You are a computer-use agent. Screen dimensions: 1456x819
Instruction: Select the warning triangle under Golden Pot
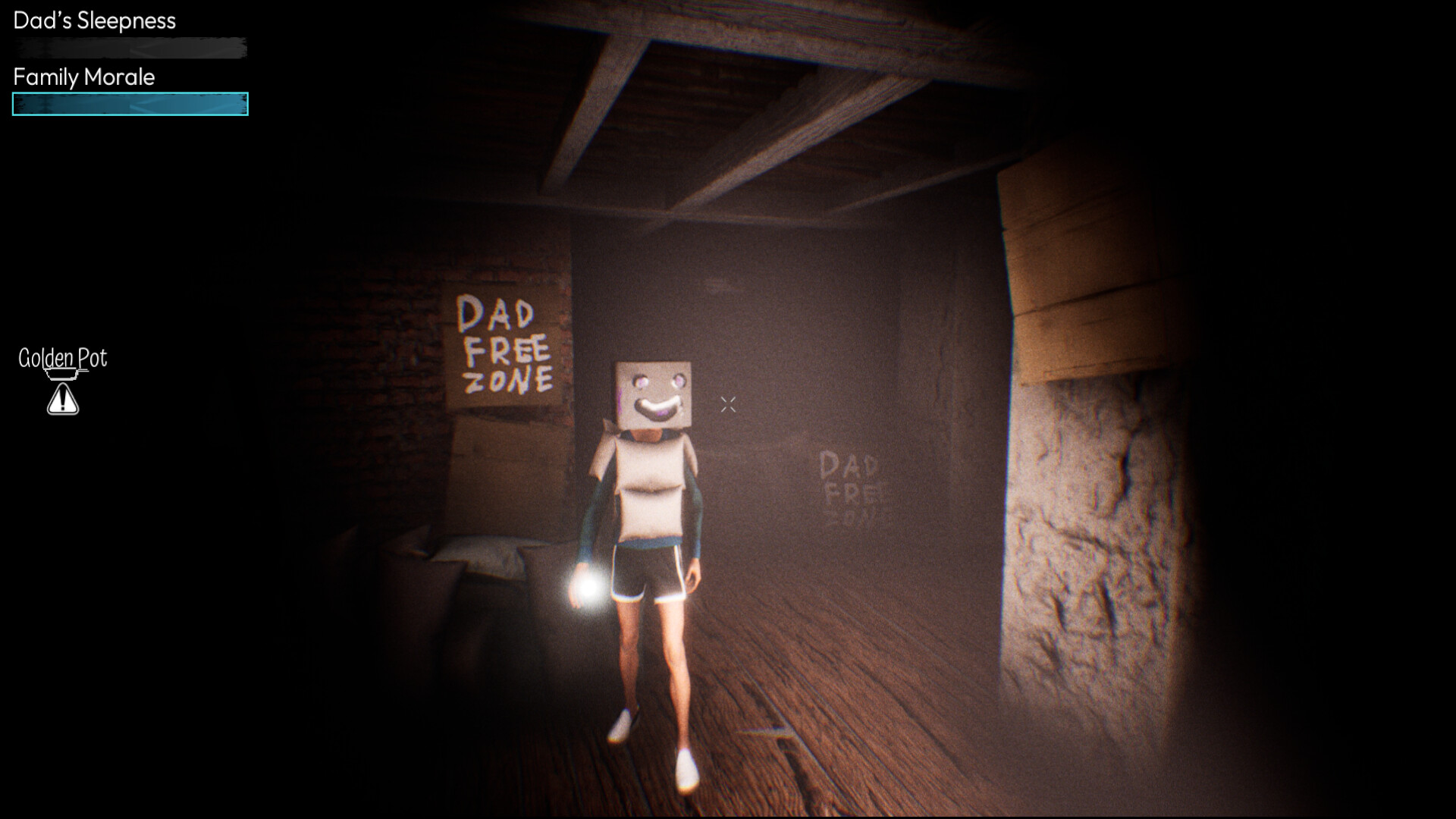[62, 398]
